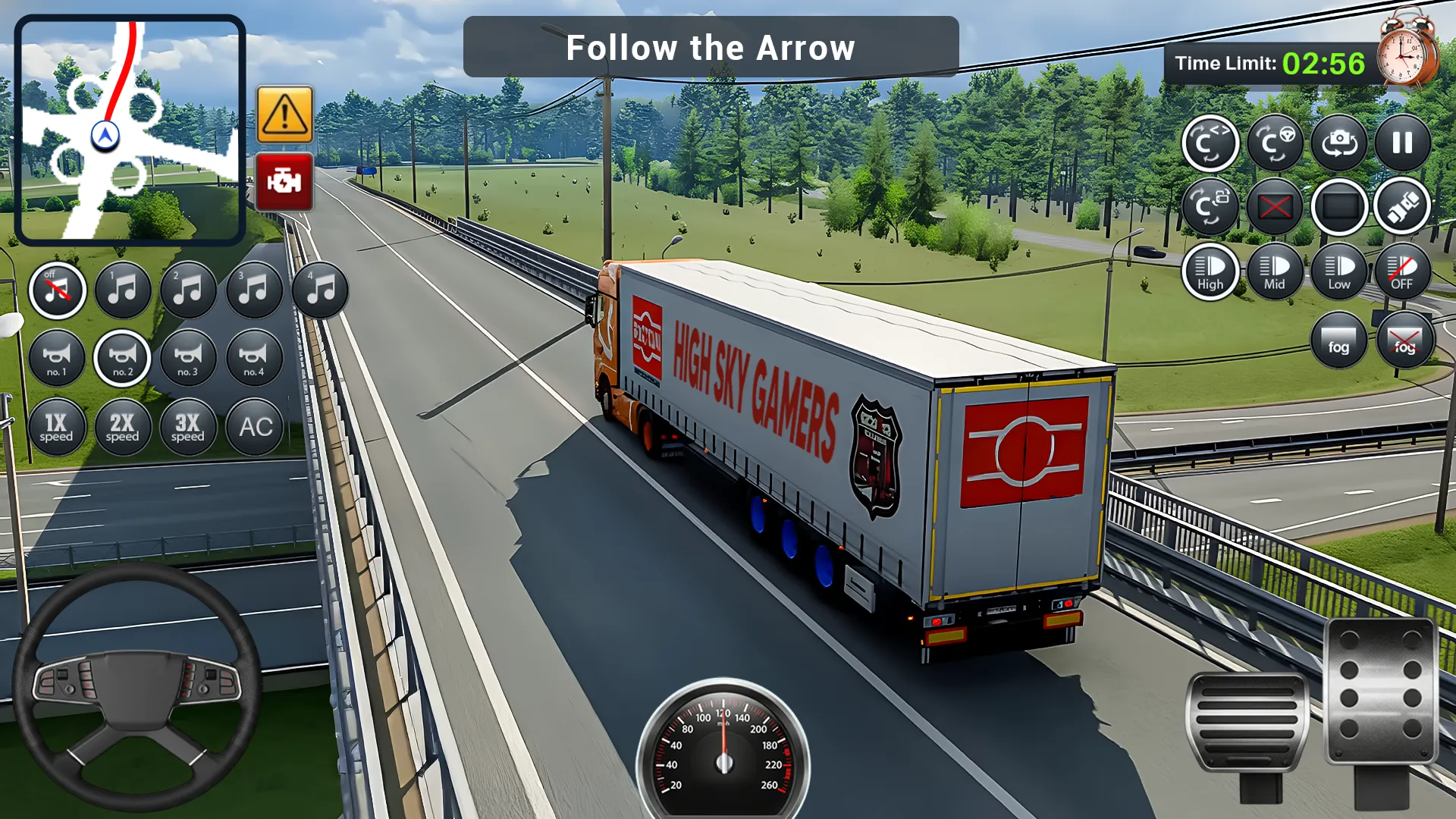Select High beam headlights
1456x819 pixels.
tap(1210, 272)
